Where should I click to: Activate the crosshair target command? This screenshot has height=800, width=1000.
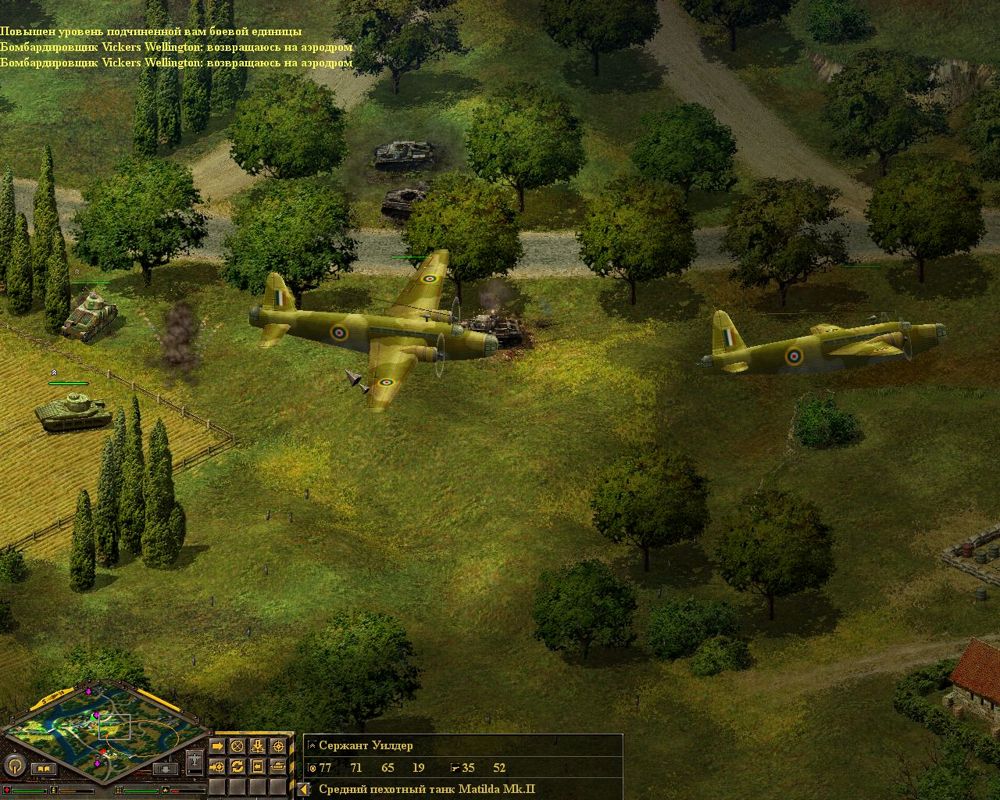(x=278, y=746)
